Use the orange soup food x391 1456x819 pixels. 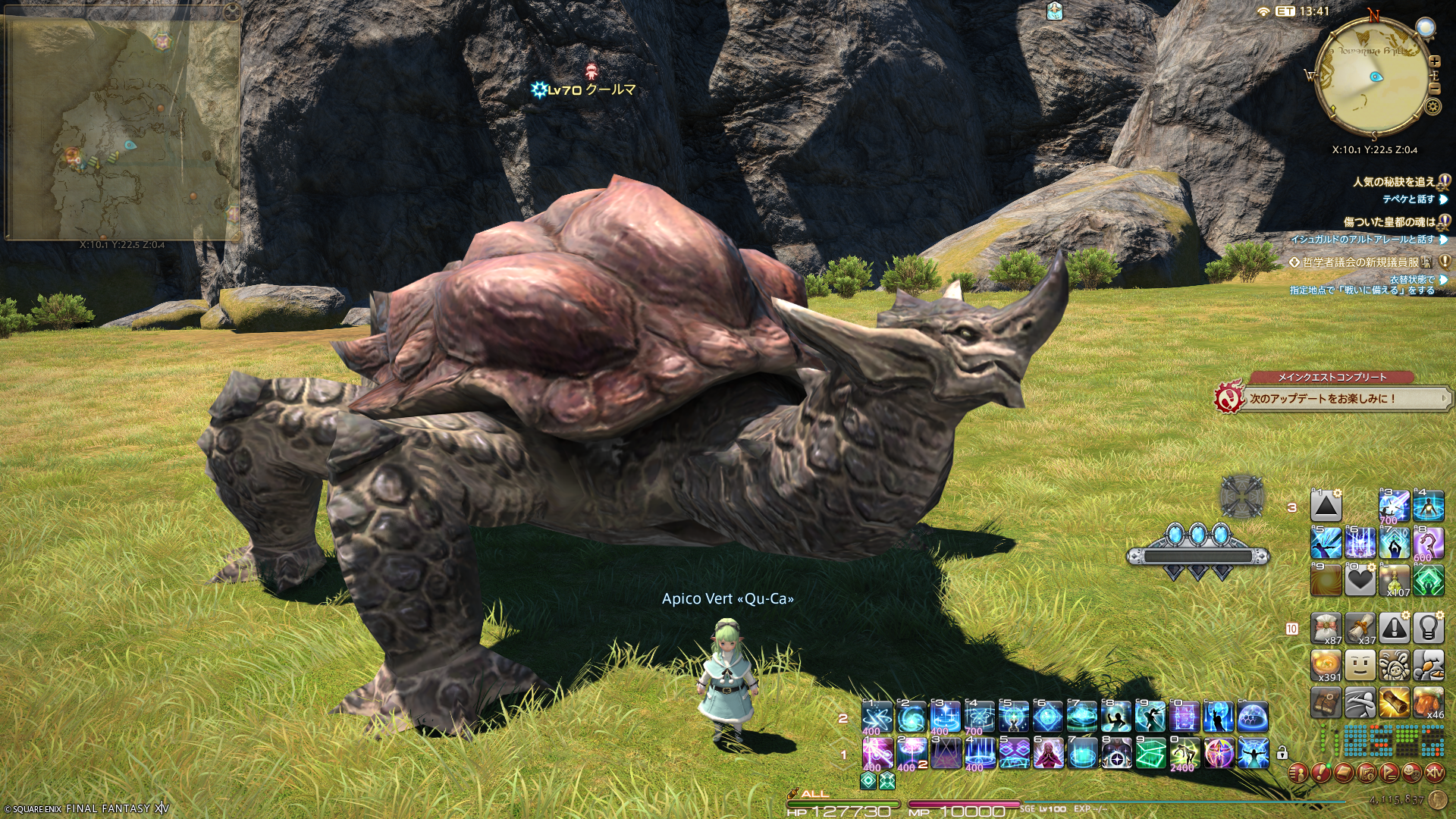pos(1326,666)
